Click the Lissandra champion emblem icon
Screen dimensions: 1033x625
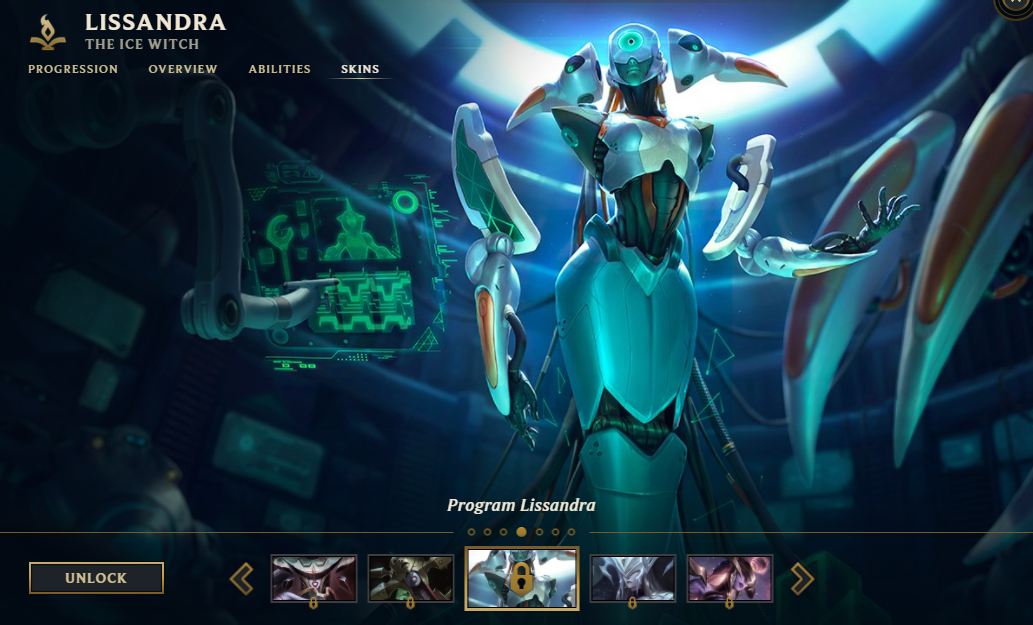tap(48, 32)
